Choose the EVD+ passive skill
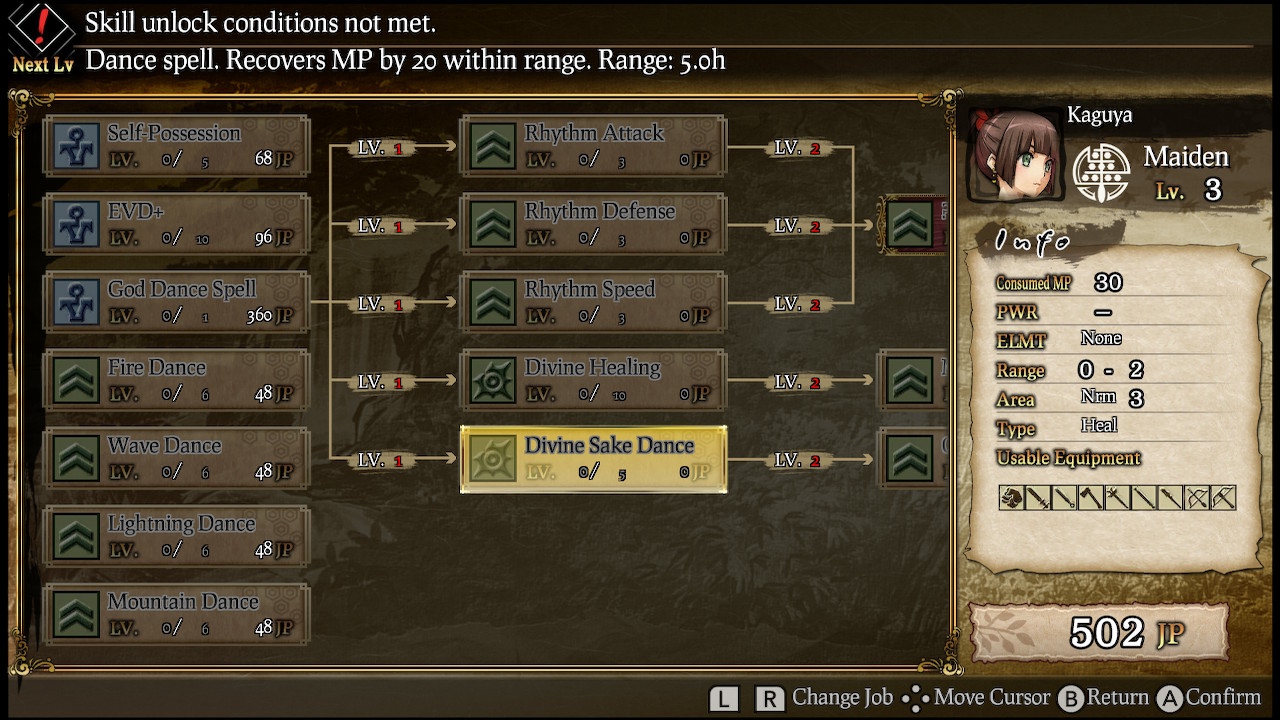This screenshot has height=720, width=1280. [176, 224]
